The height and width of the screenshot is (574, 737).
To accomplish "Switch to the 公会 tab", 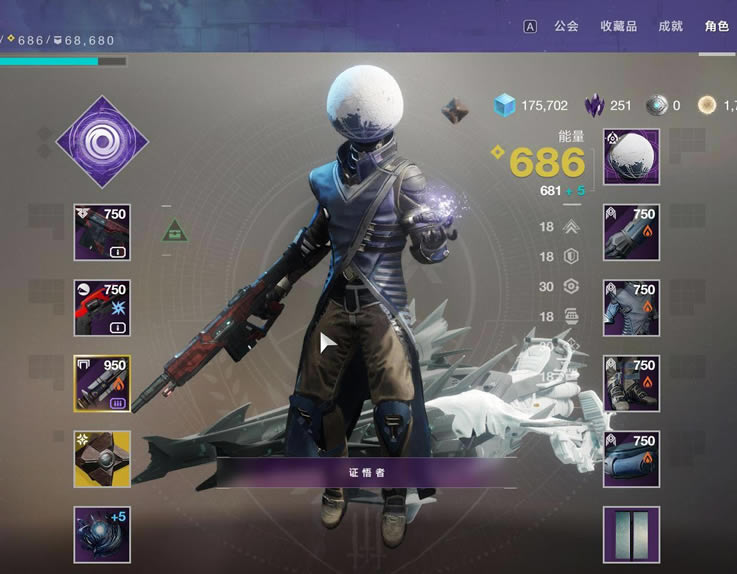I will point(566,26).
